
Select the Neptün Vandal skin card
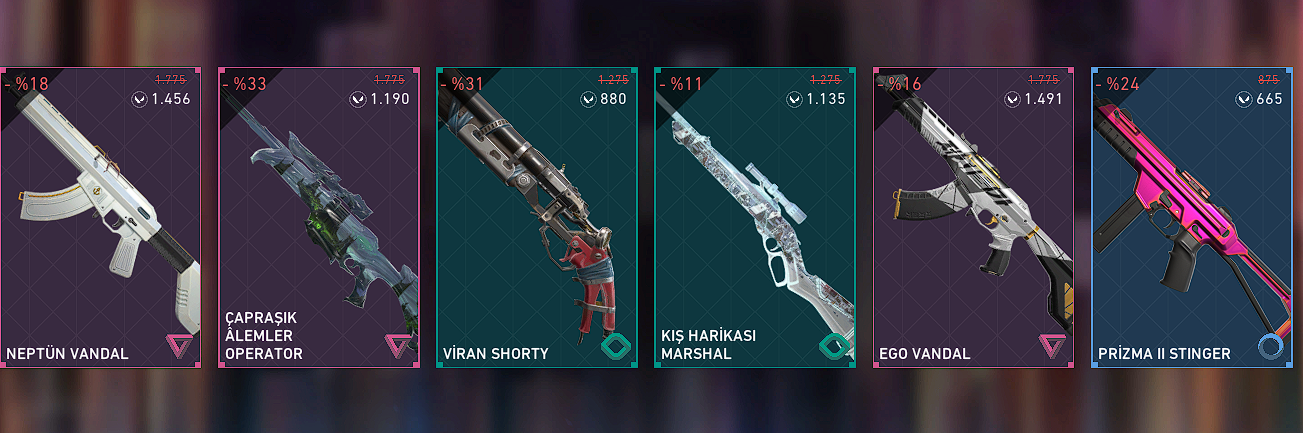[100, 218]
